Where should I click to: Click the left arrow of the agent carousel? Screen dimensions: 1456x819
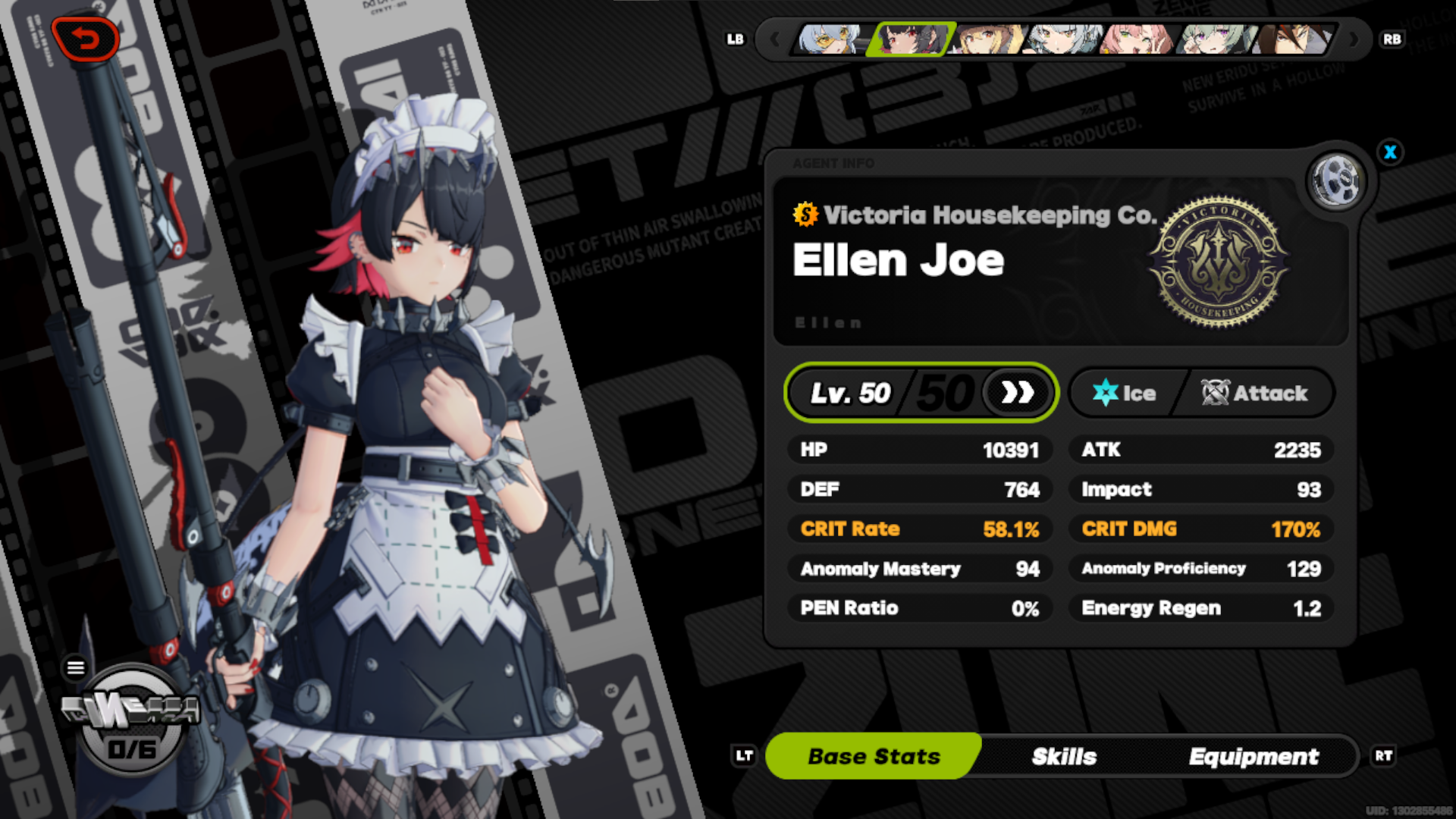click(x=774, y=39)
